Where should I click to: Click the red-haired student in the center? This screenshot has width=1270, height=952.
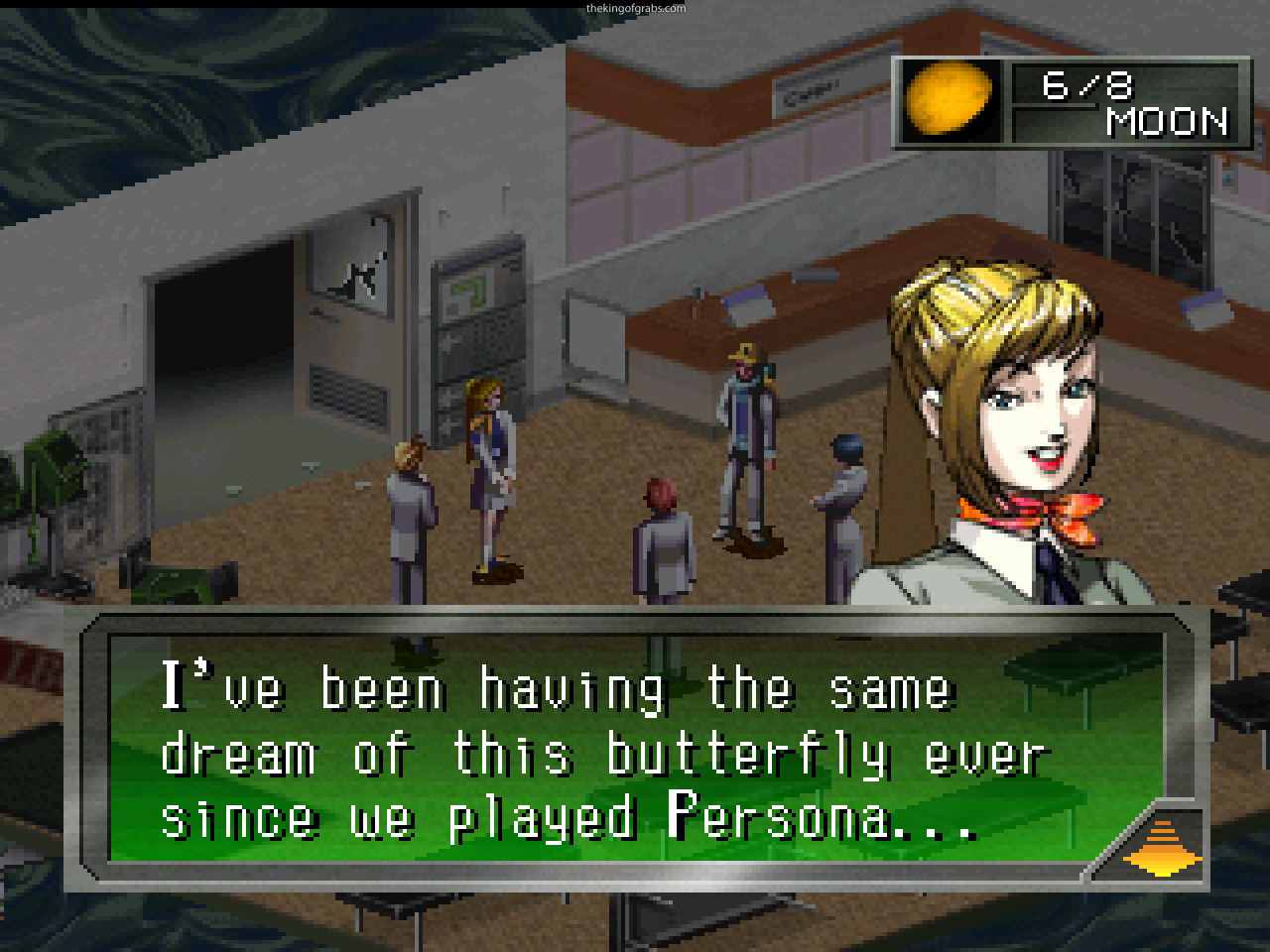point(665,535)
